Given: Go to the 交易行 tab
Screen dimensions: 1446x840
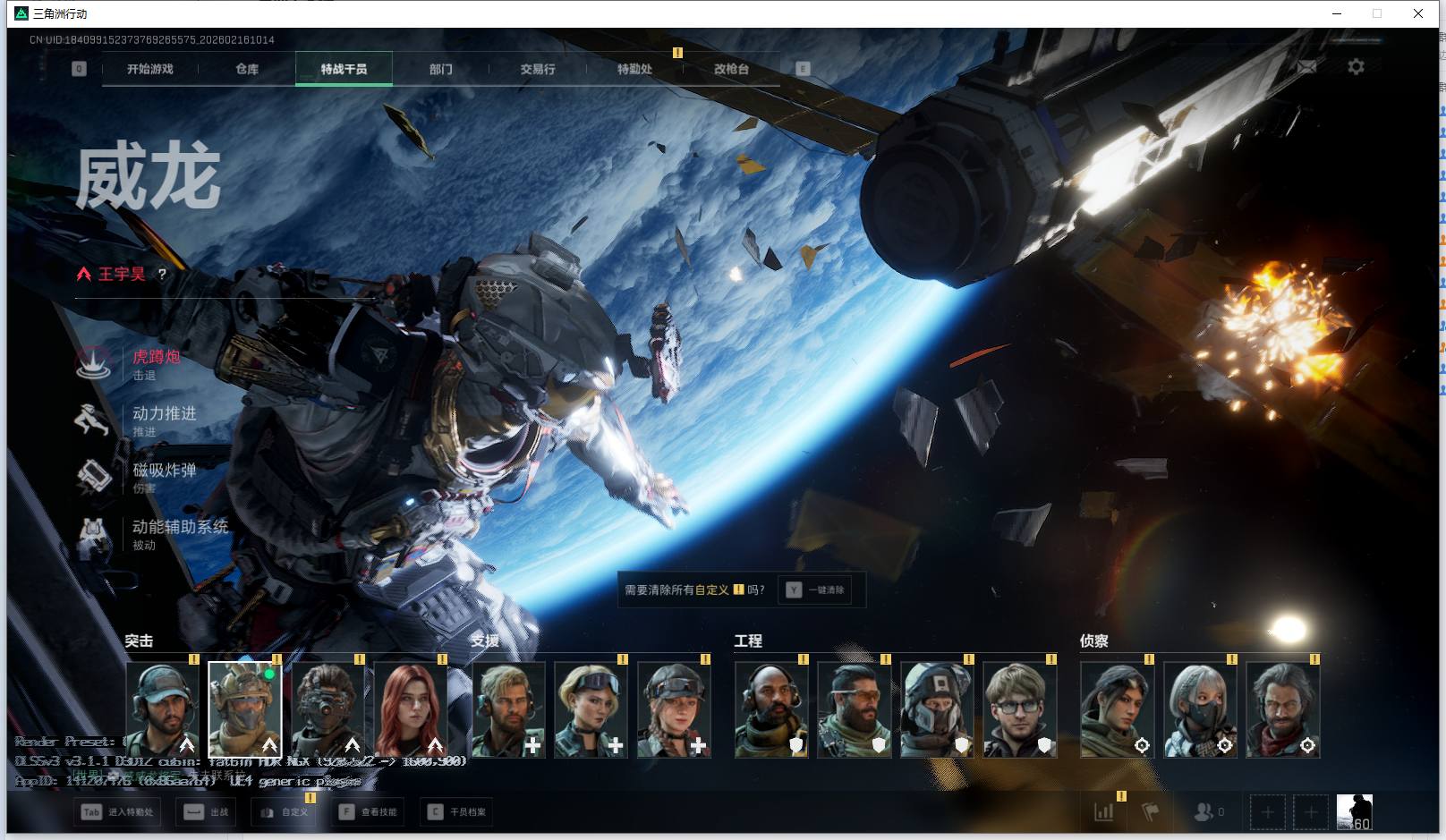Looking at the screenshot, I should coord(538,69).
